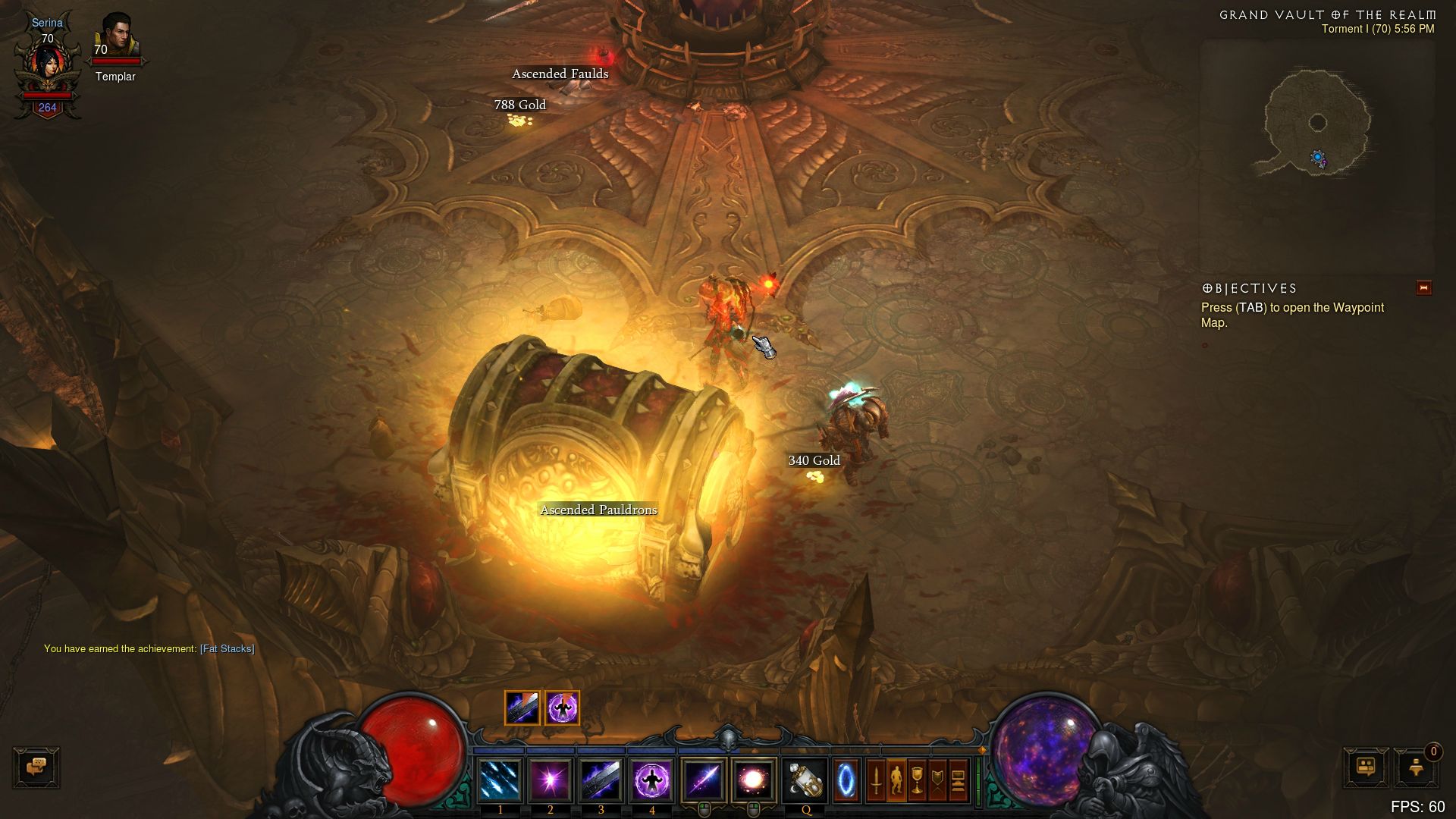1456x819 pixels.
Task: Cast the purple starburst skill in slot 2
Action: pyautogui.click(x=551, y=780)
